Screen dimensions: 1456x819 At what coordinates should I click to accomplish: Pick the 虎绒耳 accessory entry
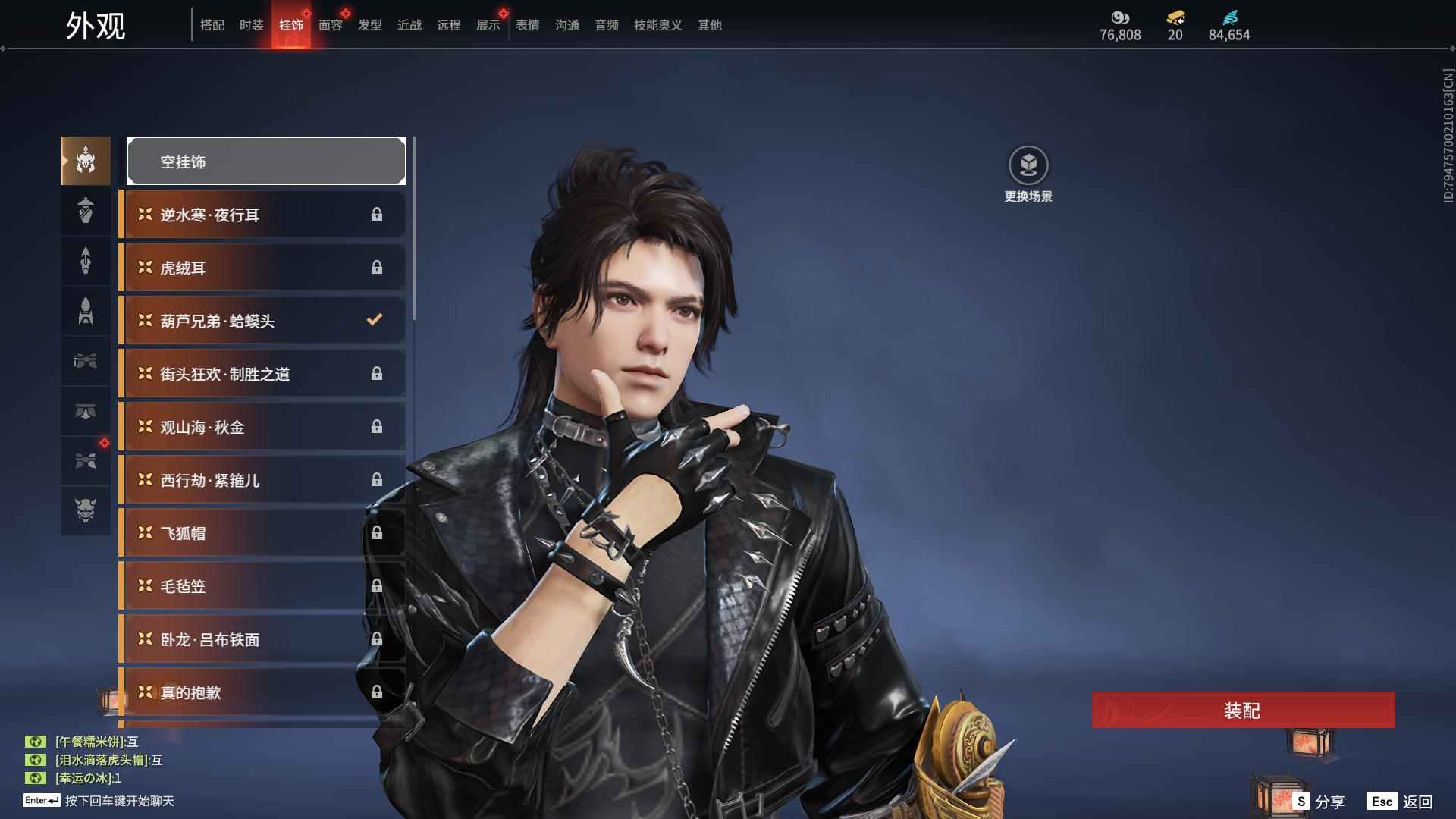[x=262, y=268]
